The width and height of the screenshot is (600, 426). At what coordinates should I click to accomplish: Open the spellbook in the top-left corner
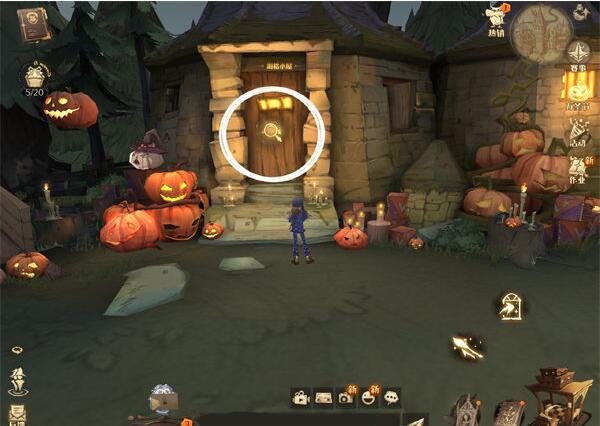(33, 22)
